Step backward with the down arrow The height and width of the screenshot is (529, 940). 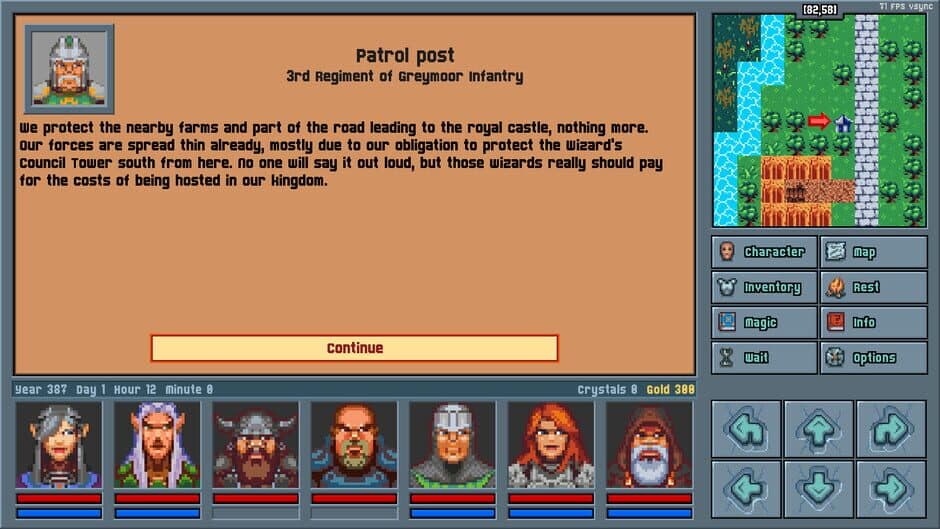click(819, 488)
